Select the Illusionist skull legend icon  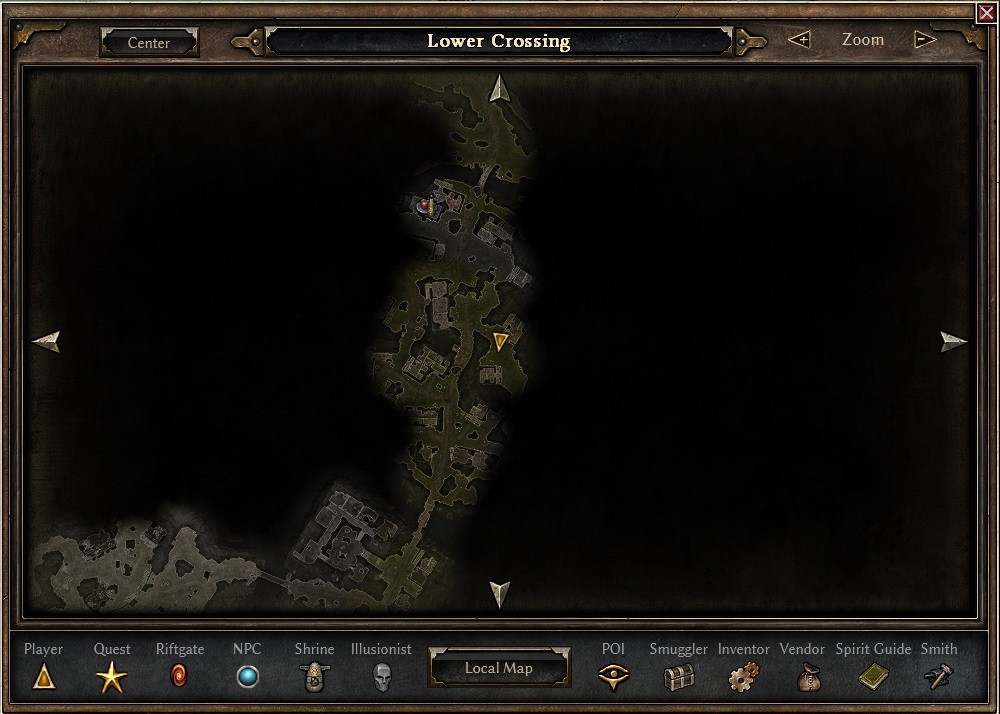click(x=381, y=678)
